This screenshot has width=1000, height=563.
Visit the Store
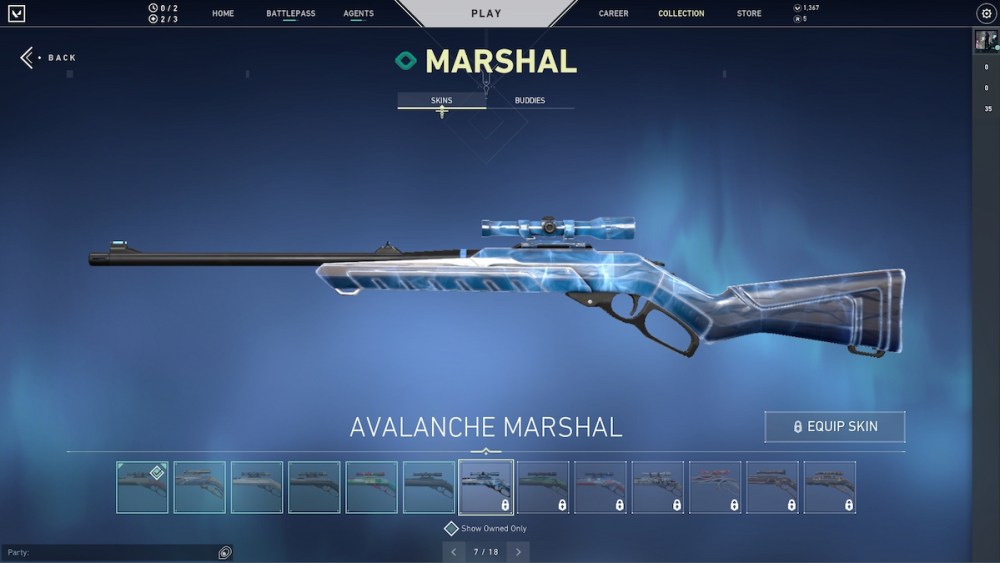[749, 14]
